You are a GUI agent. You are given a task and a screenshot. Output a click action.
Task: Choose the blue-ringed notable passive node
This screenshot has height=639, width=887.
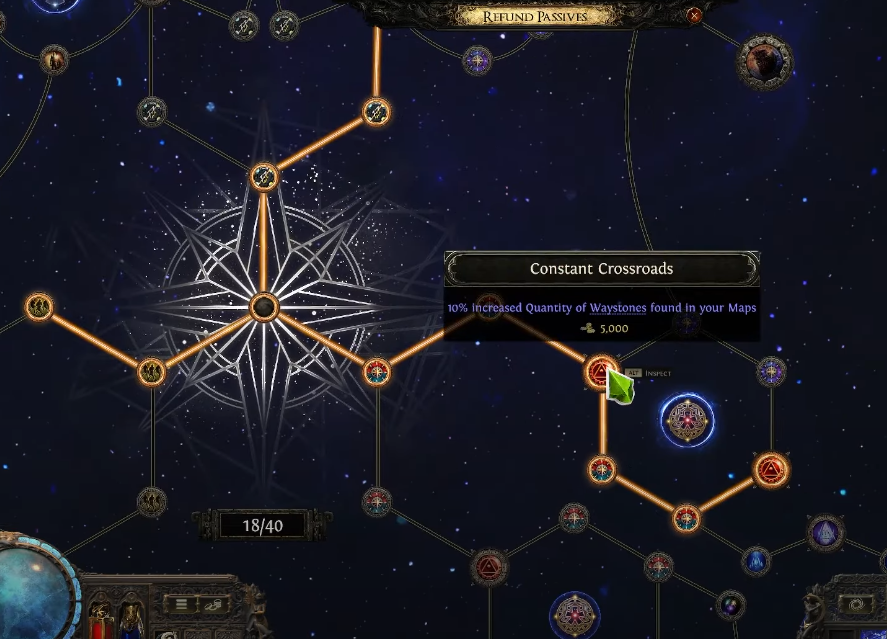click(x=687, y=420)
